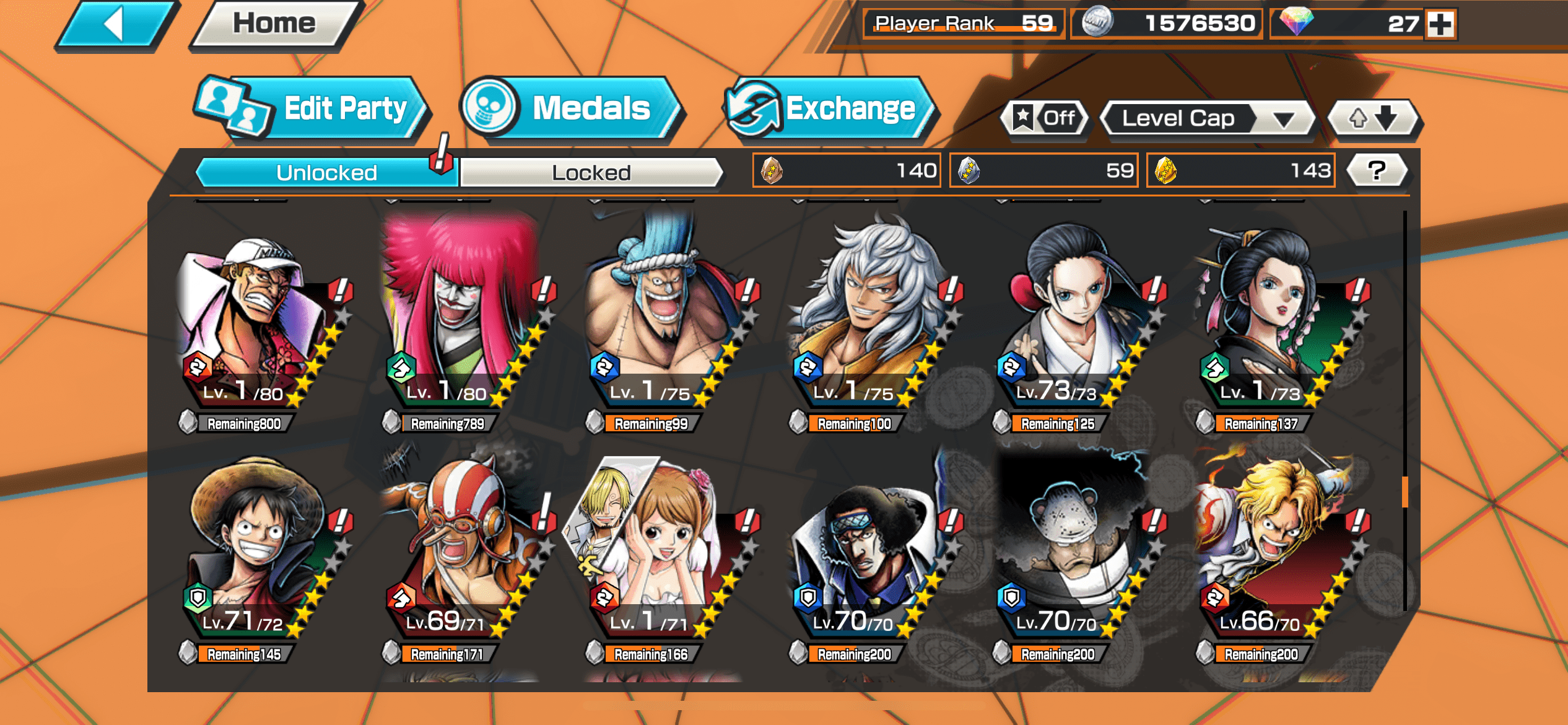Add rainbow diamonds with the plus button

[x=1440, y=25]
